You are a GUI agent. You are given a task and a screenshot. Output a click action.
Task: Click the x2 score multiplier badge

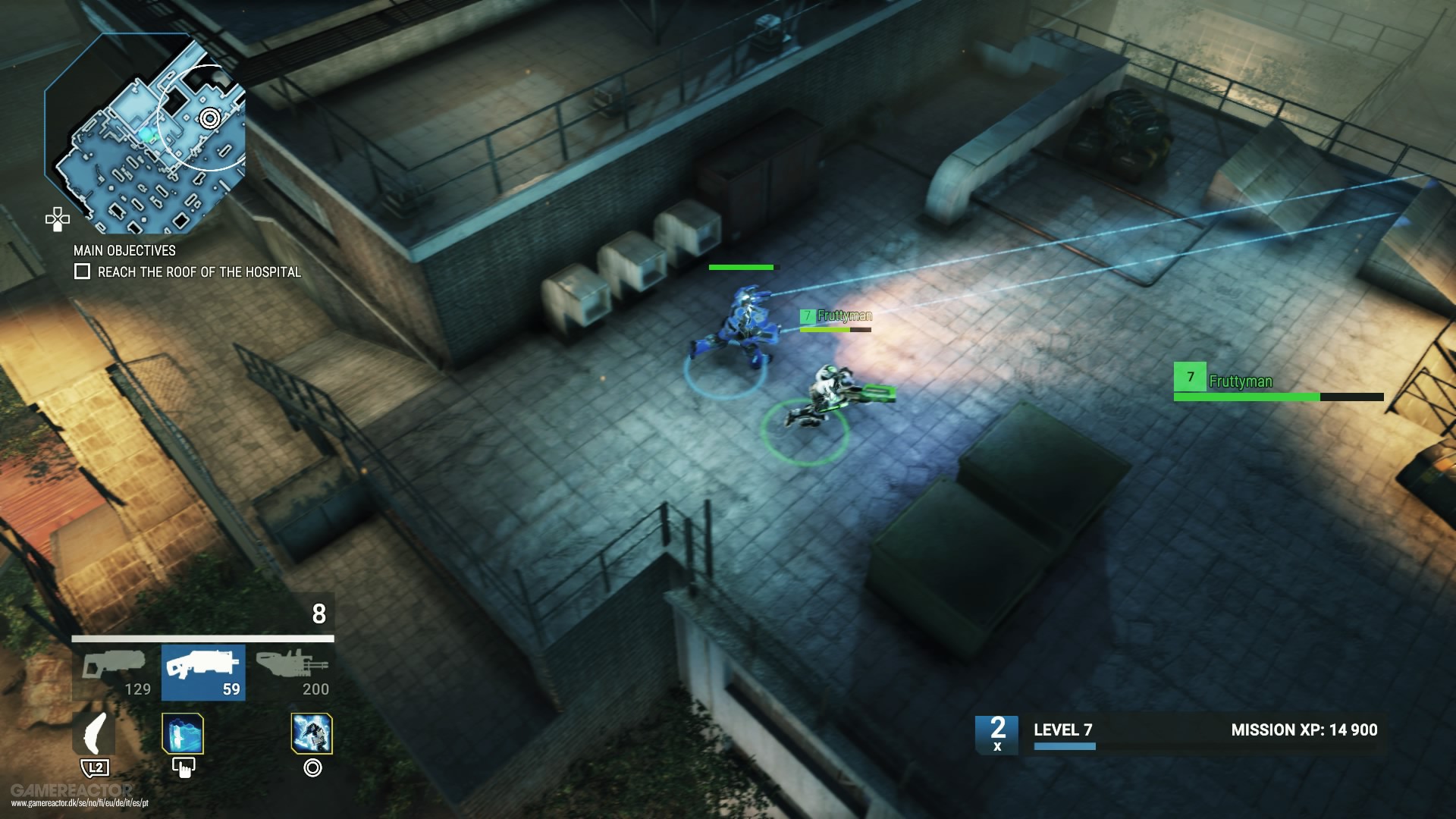[998, 732]
